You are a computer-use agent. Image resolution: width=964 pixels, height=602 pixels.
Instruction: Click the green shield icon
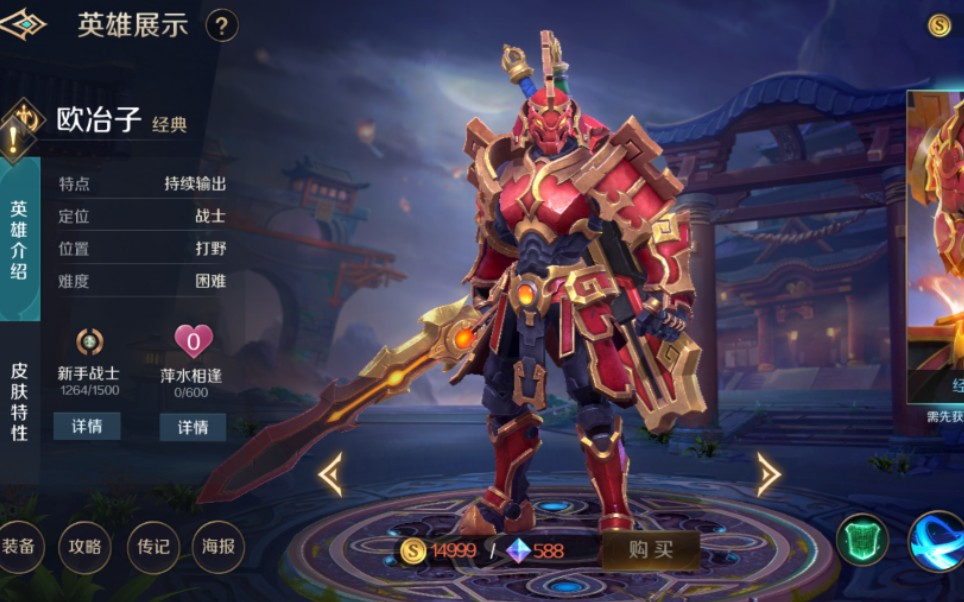click(861, 540)
